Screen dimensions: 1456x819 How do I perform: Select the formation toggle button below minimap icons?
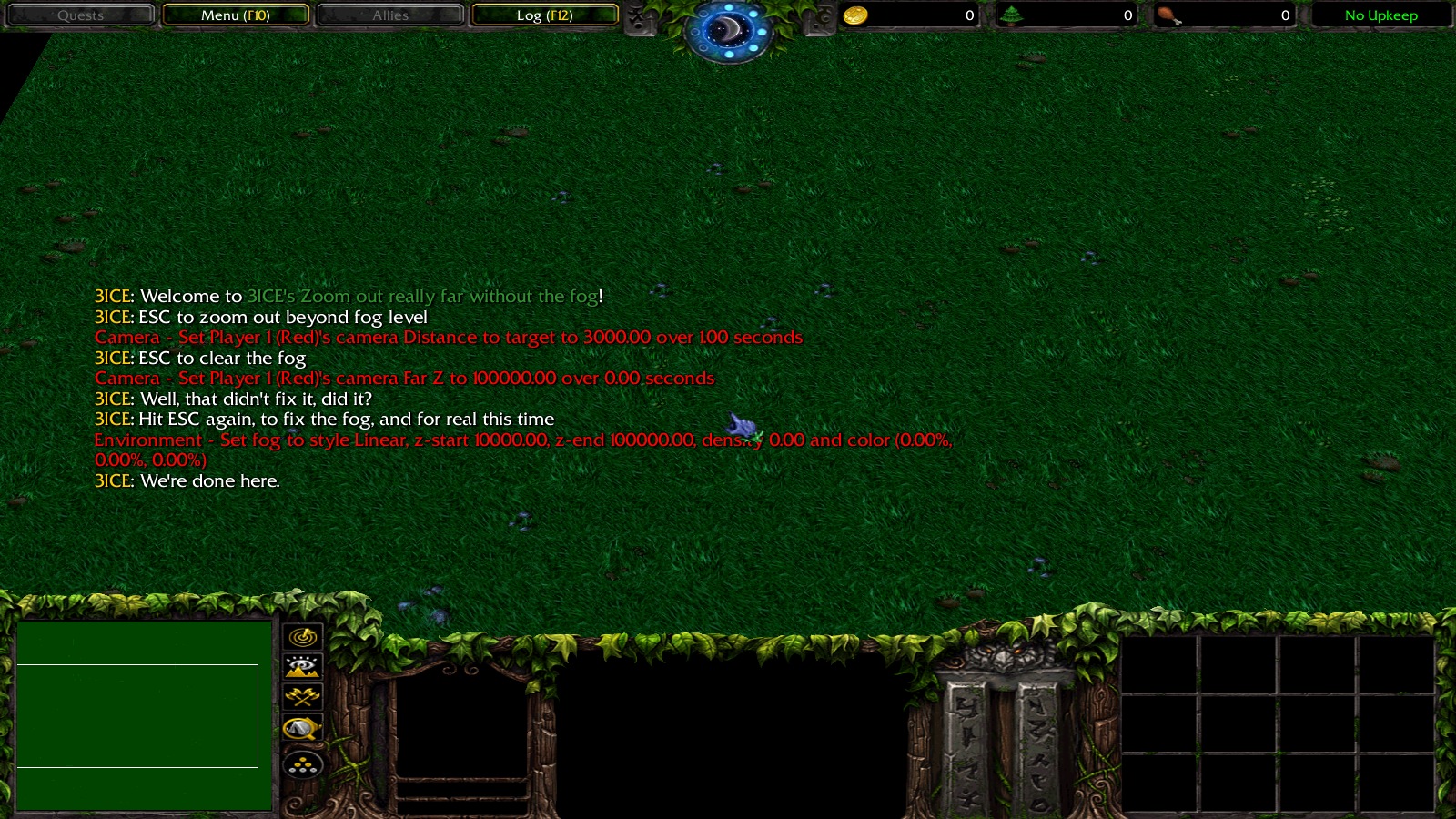(304, 764)
